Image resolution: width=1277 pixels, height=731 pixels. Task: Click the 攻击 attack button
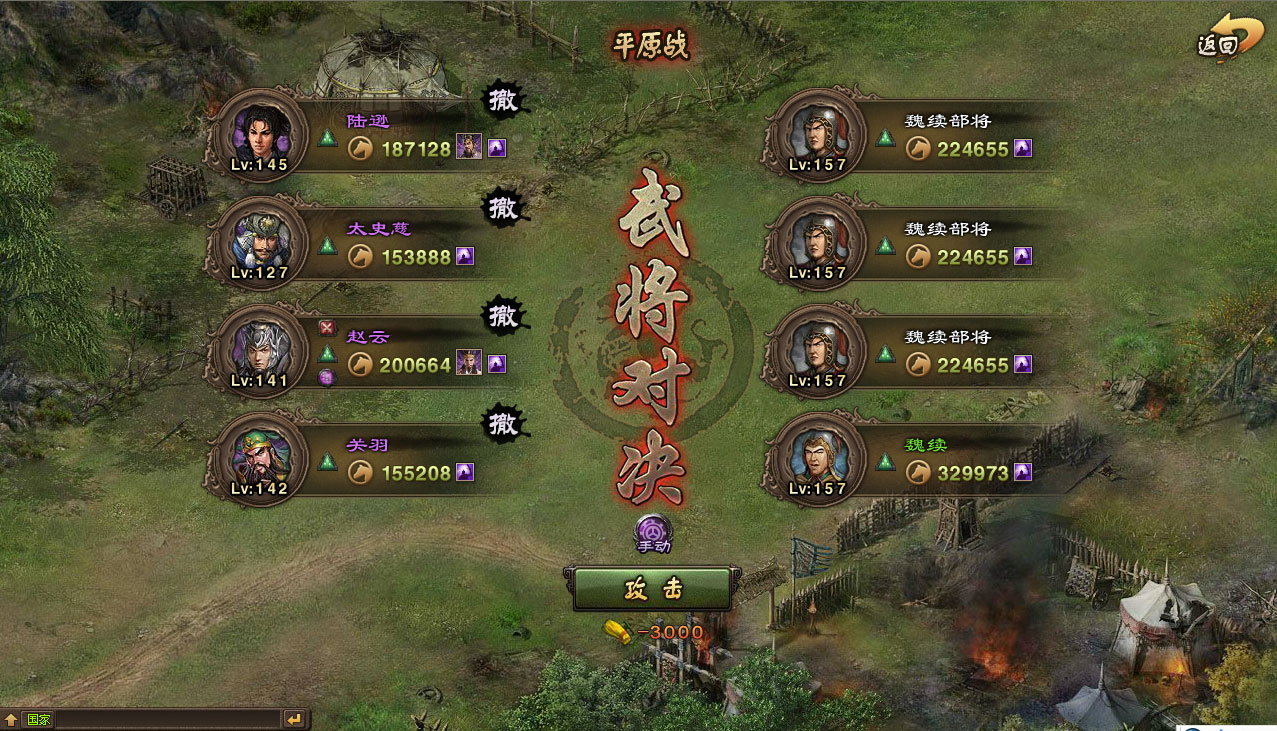(x=651, y=589)
